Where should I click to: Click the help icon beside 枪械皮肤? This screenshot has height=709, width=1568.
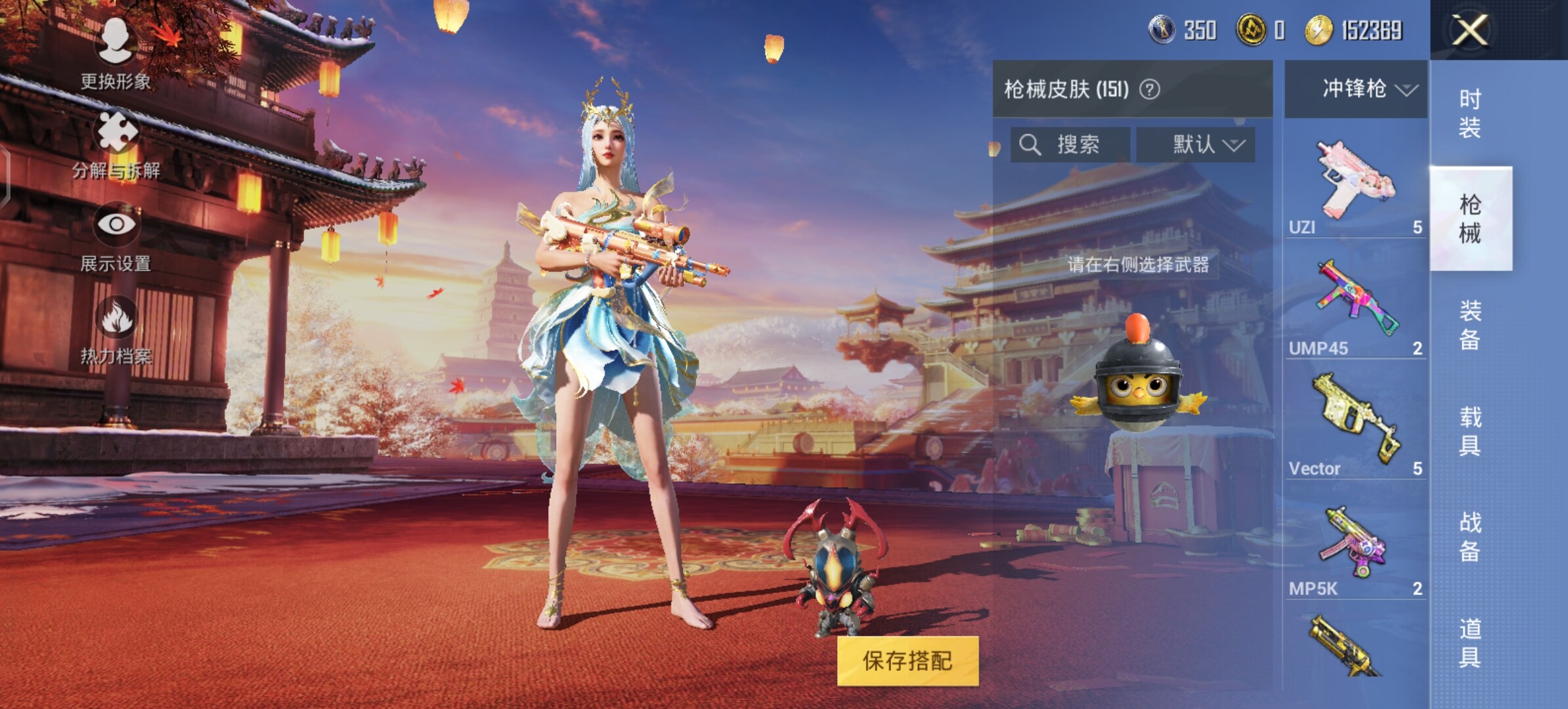tap(1149, 89)
